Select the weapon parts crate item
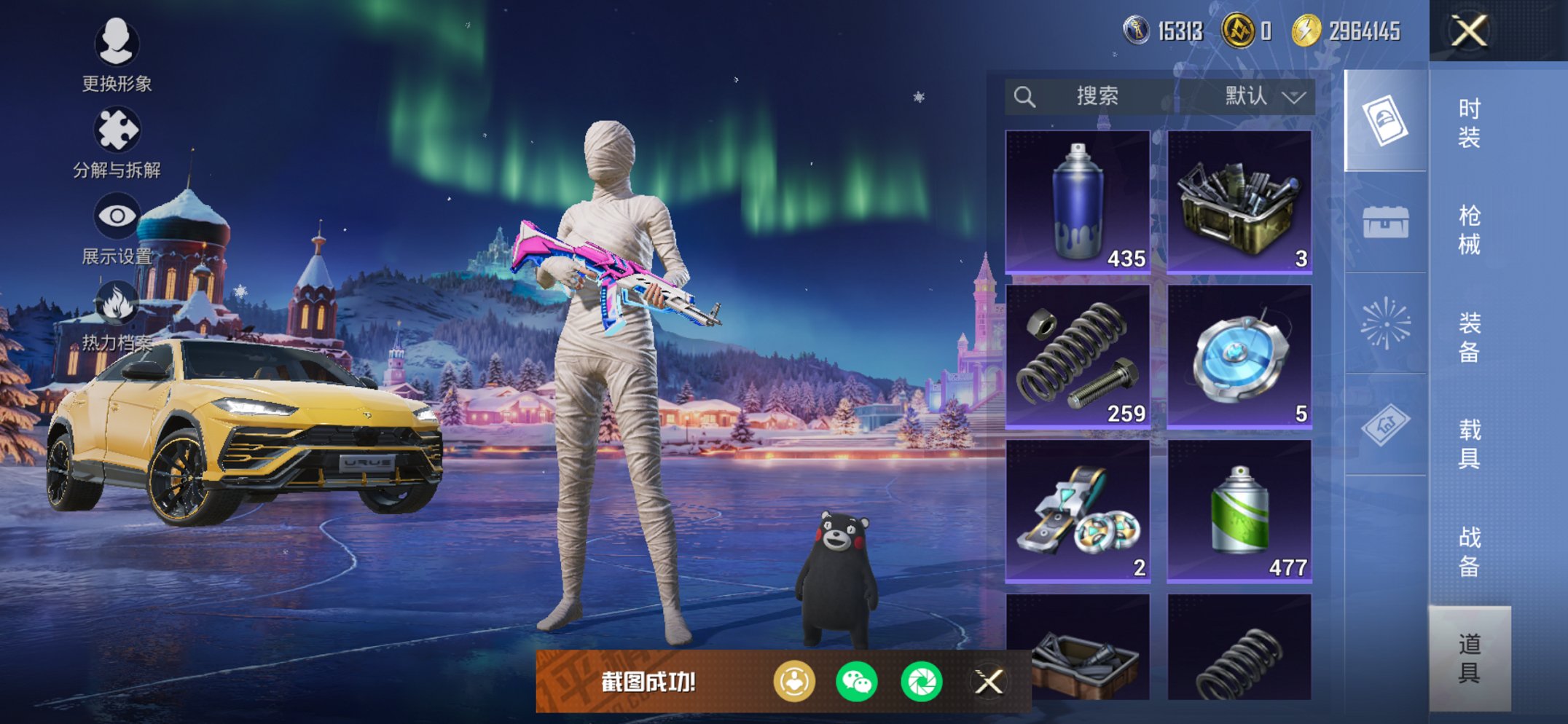This screenshot has width=1568, height=724. [1239, 202]
